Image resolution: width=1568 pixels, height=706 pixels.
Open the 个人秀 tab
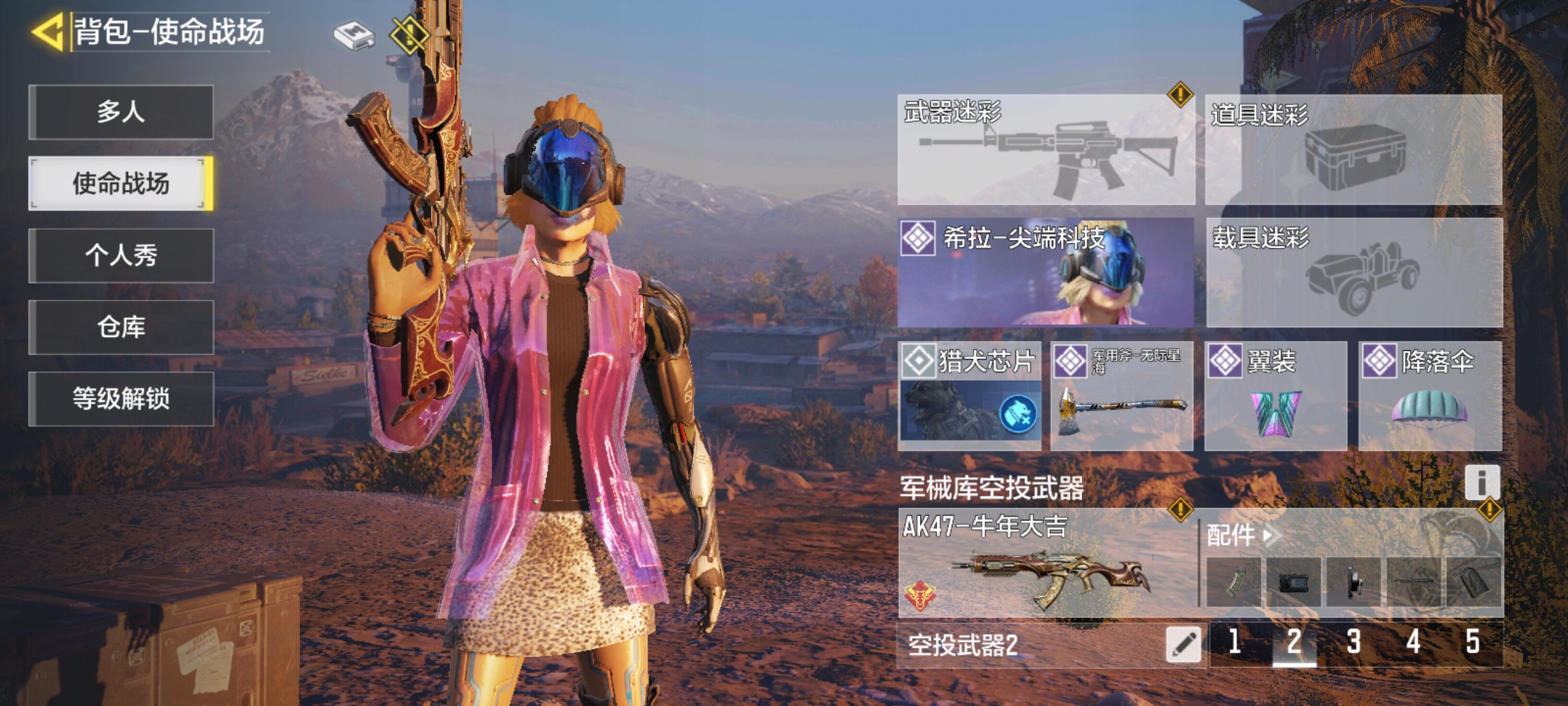(x=123, y=256)
